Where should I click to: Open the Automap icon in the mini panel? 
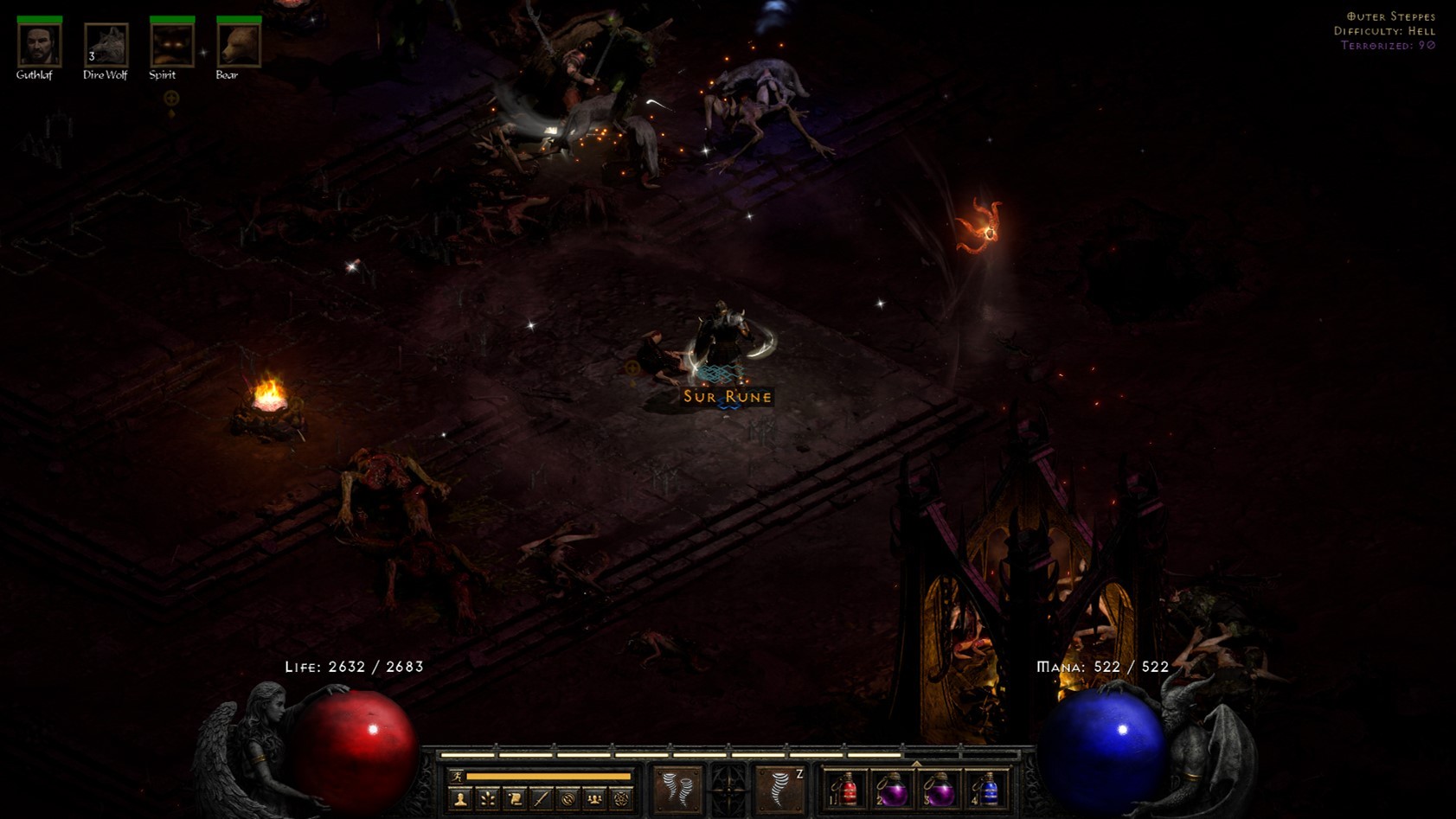pyautogui.click(x=568, y=800)
